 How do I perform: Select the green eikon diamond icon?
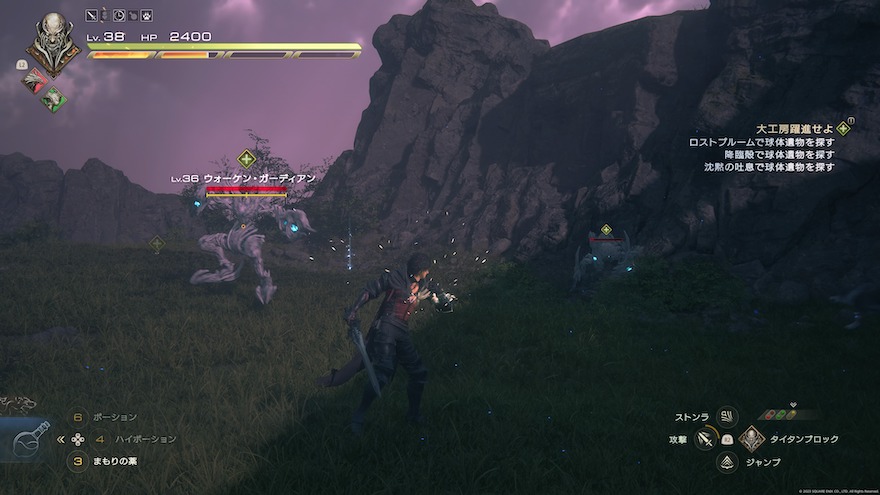click(x=54, y=98)
